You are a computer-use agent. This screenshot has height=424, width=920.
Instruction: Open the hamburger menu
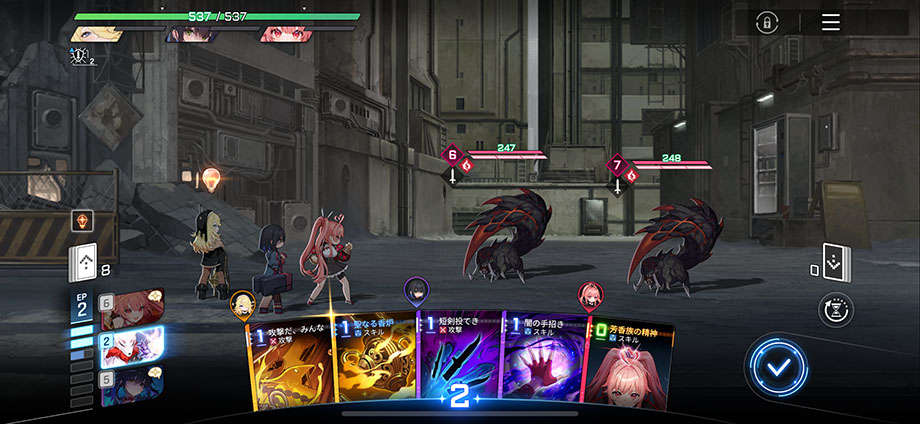tap(831, 23)
